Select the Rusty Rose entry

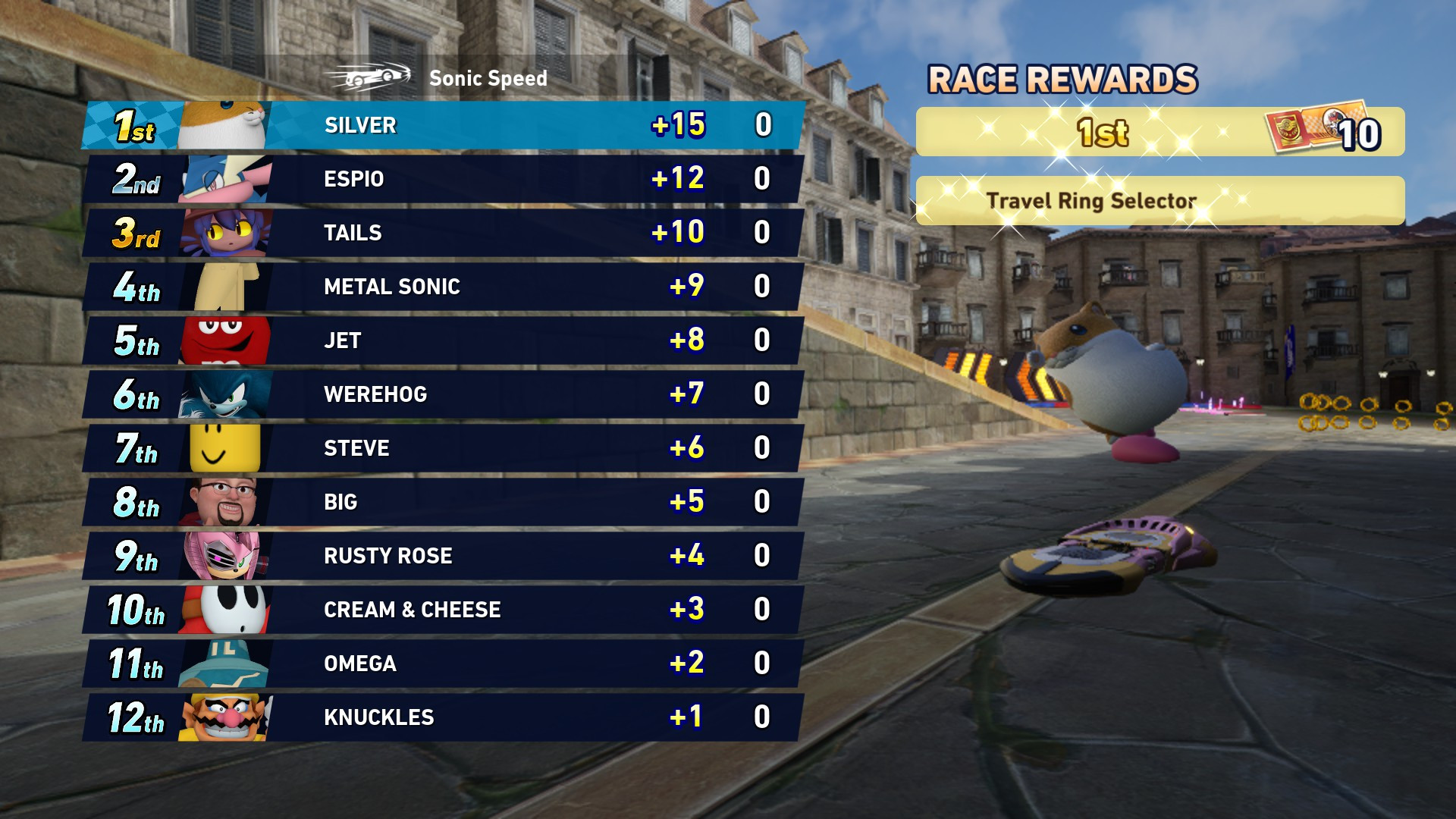coord(455,554)
